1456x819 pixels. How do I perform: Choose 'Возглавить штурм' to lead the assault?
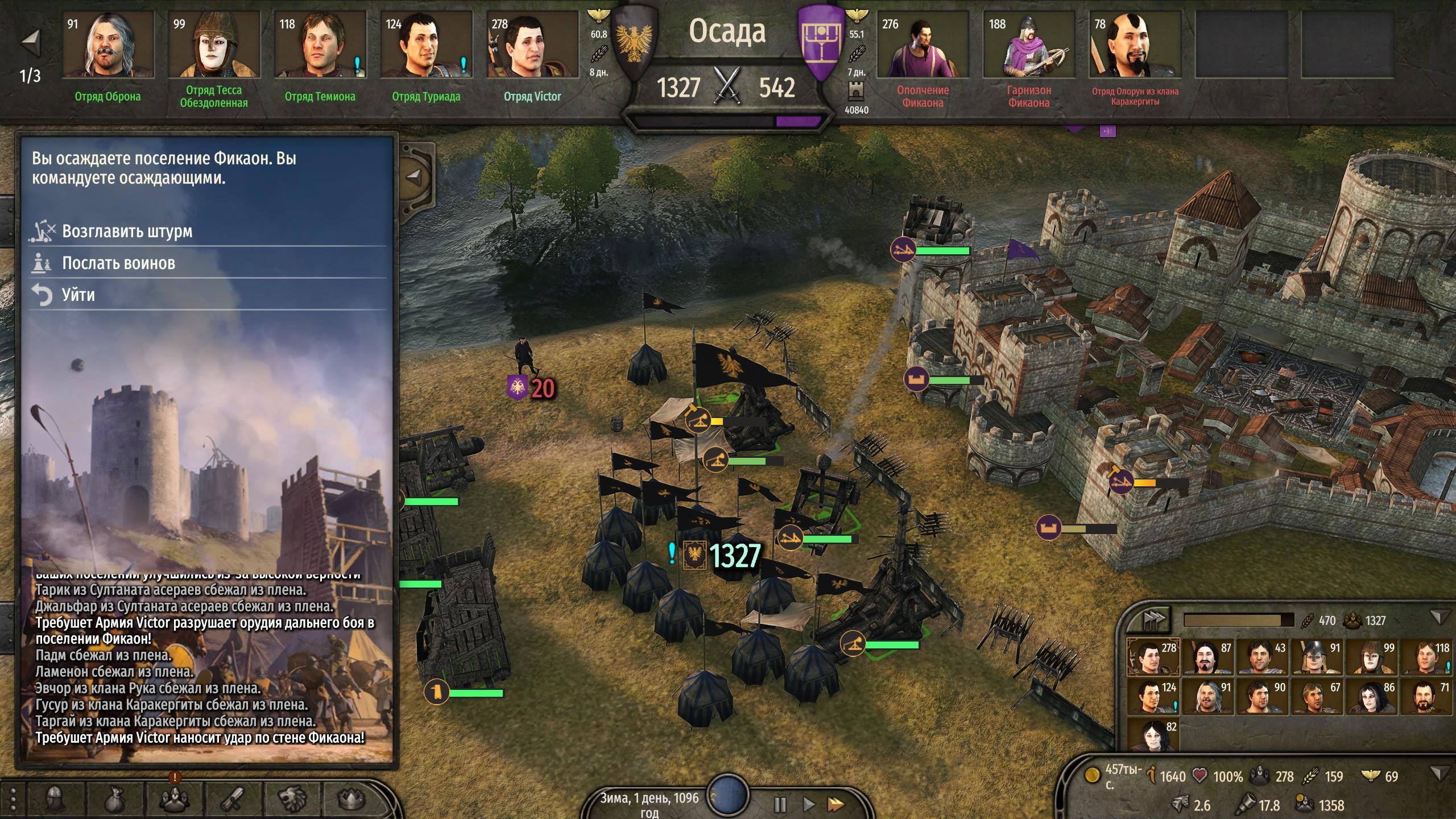[x=127, y=231]
